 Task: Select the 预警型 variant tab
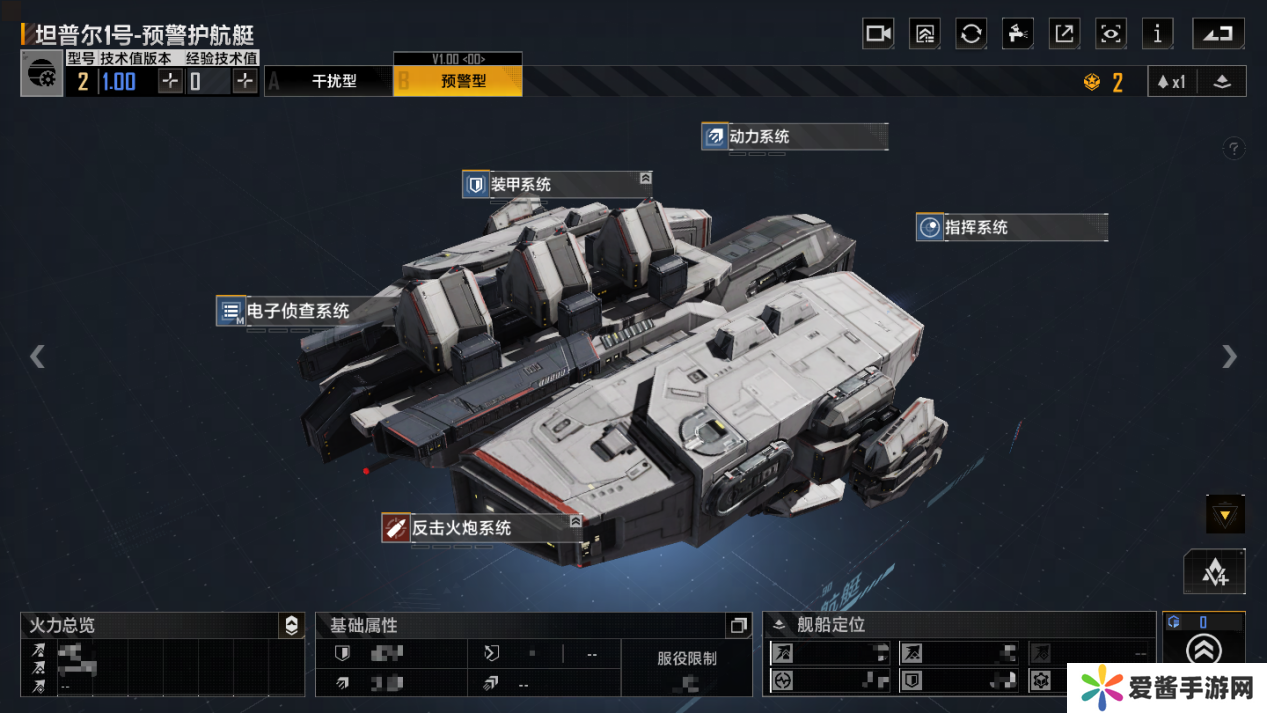tap(463, 81)
